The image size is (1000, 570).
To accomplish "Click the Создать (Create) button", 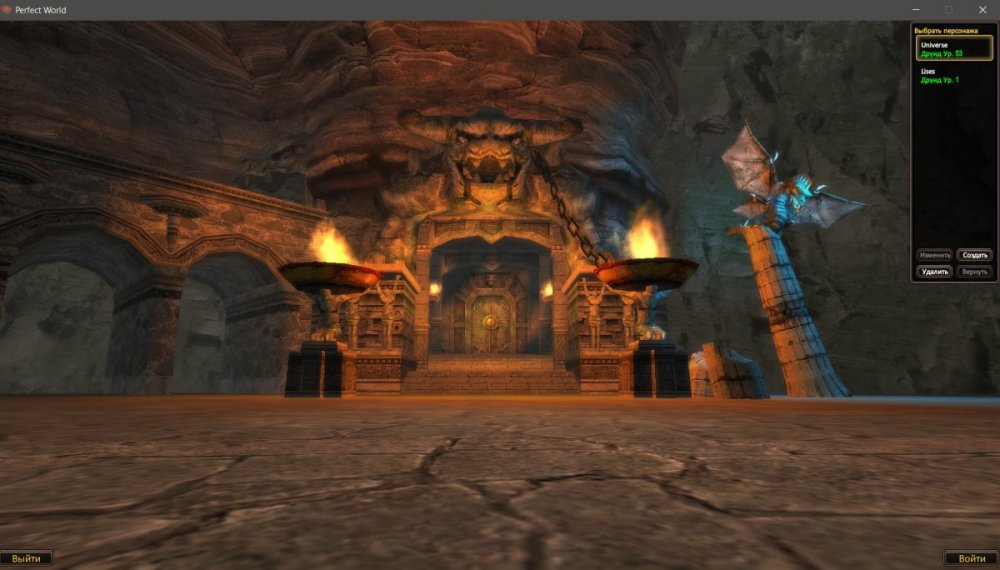I will click(975, 255).
